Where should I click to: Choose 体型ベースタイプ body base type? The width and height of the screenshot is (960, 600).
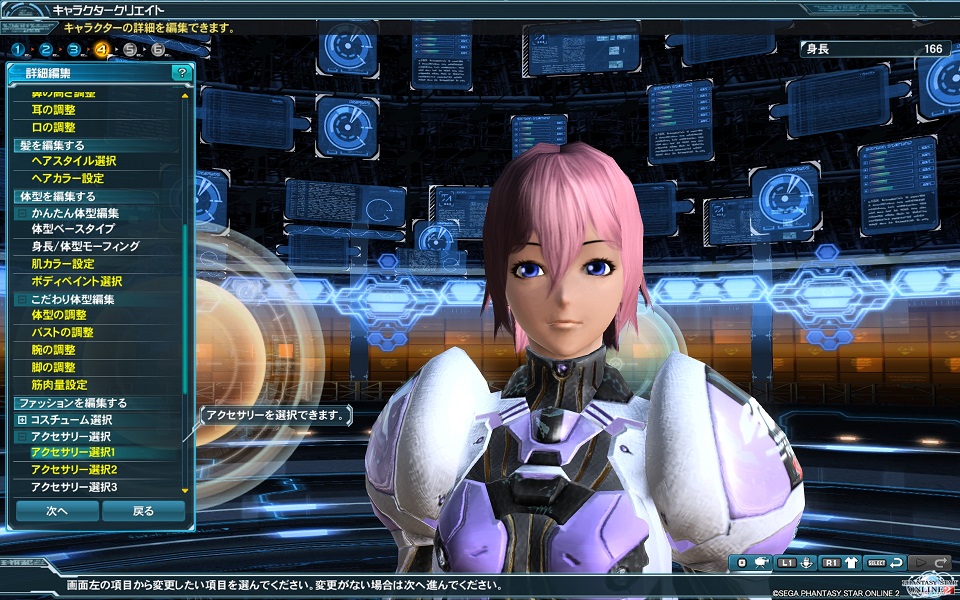tap(73, 229)
